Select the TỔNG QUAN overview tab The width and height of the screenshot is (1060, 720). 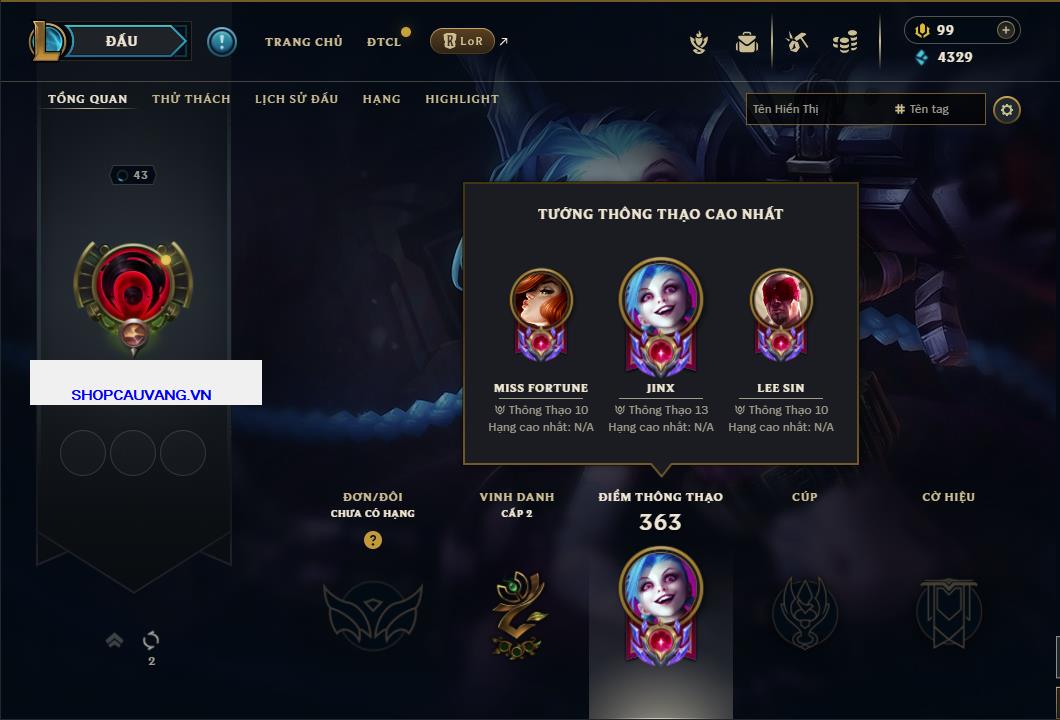[x=88, y=99]
